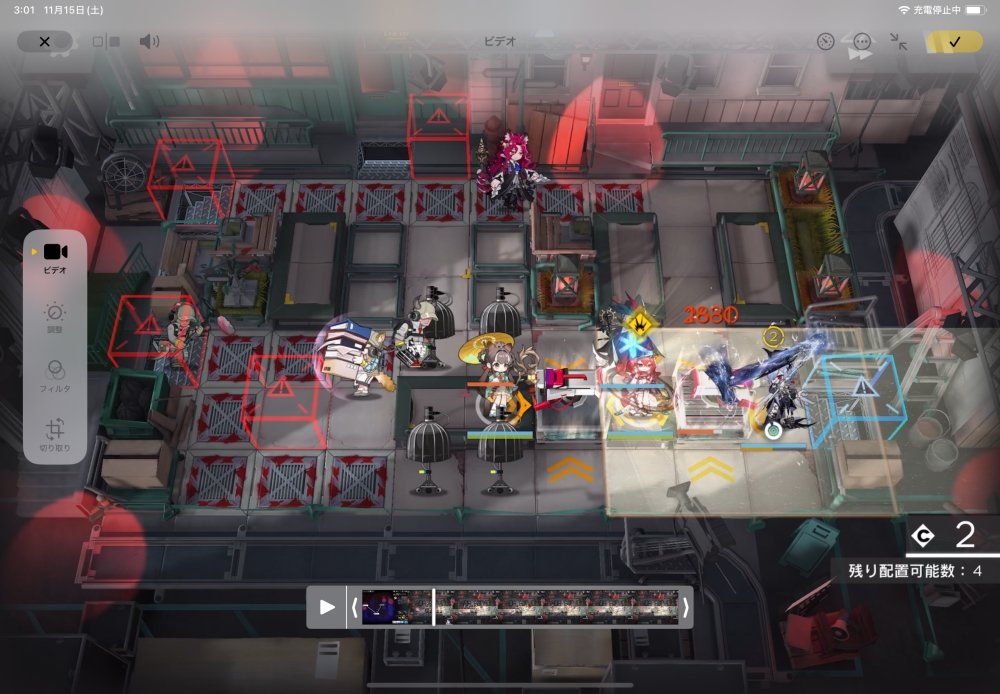Click the right trim handle of the filmstrip

pos(685,607)
